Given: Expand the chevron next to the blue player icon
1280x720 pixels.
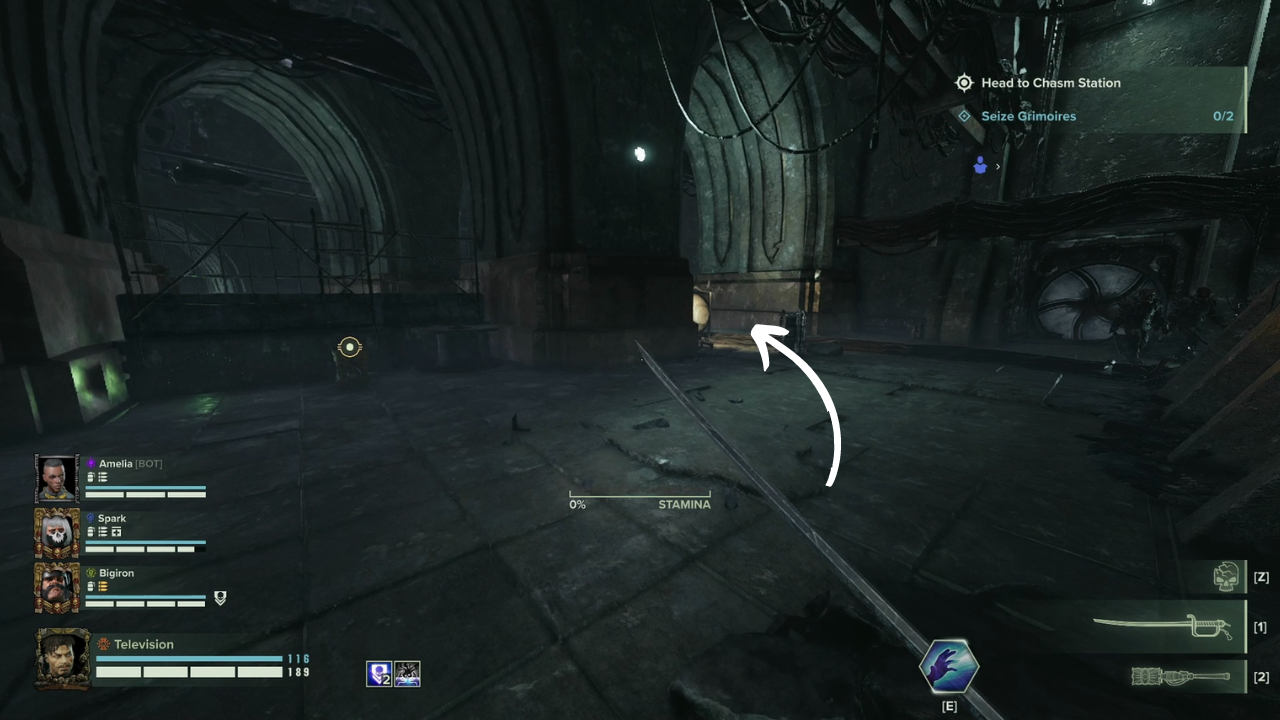Looking at the screenshot, I should [x=998, y=166].
